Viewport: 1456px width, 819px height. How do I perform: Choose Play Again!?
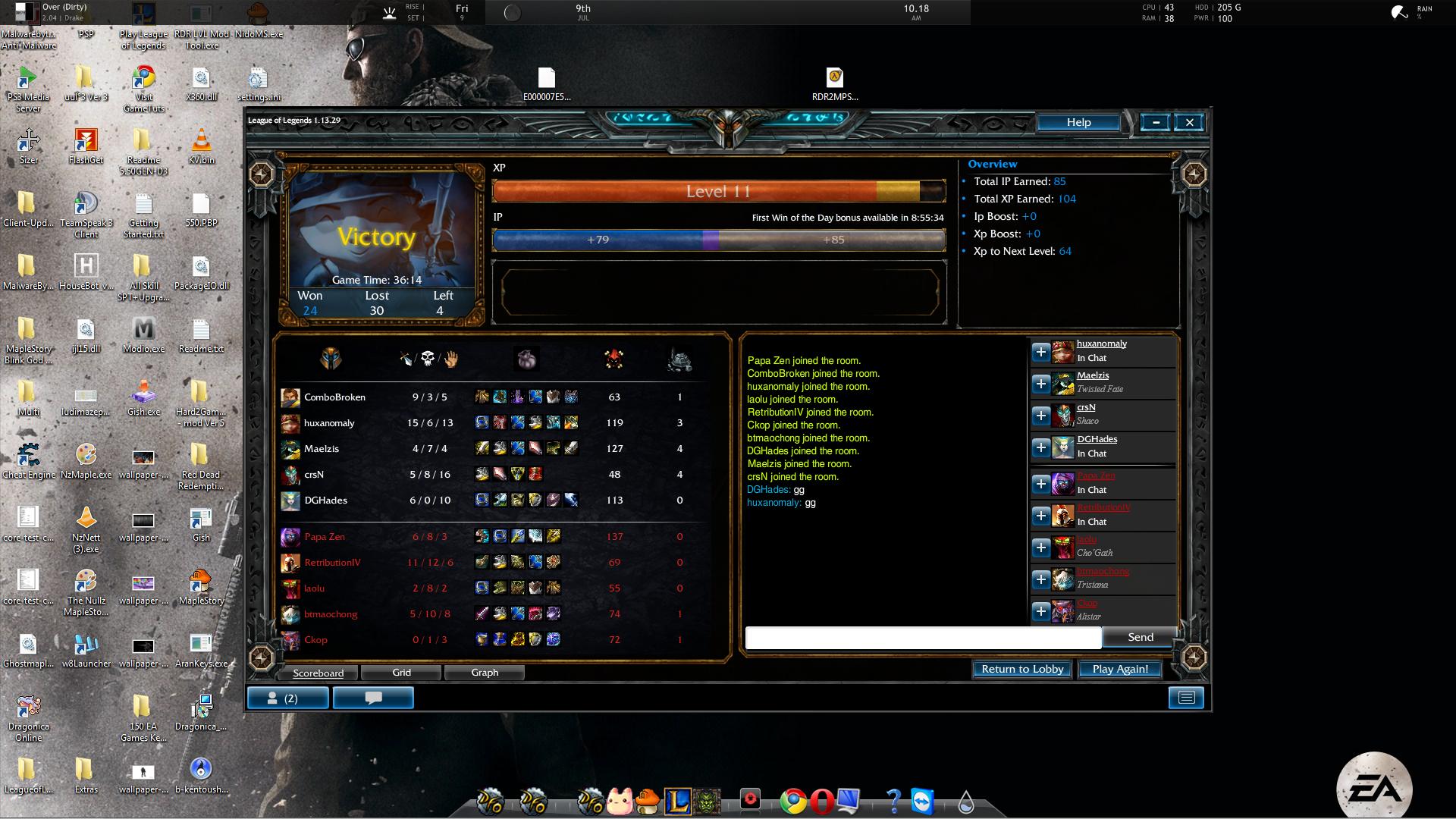coord(1120,669)
